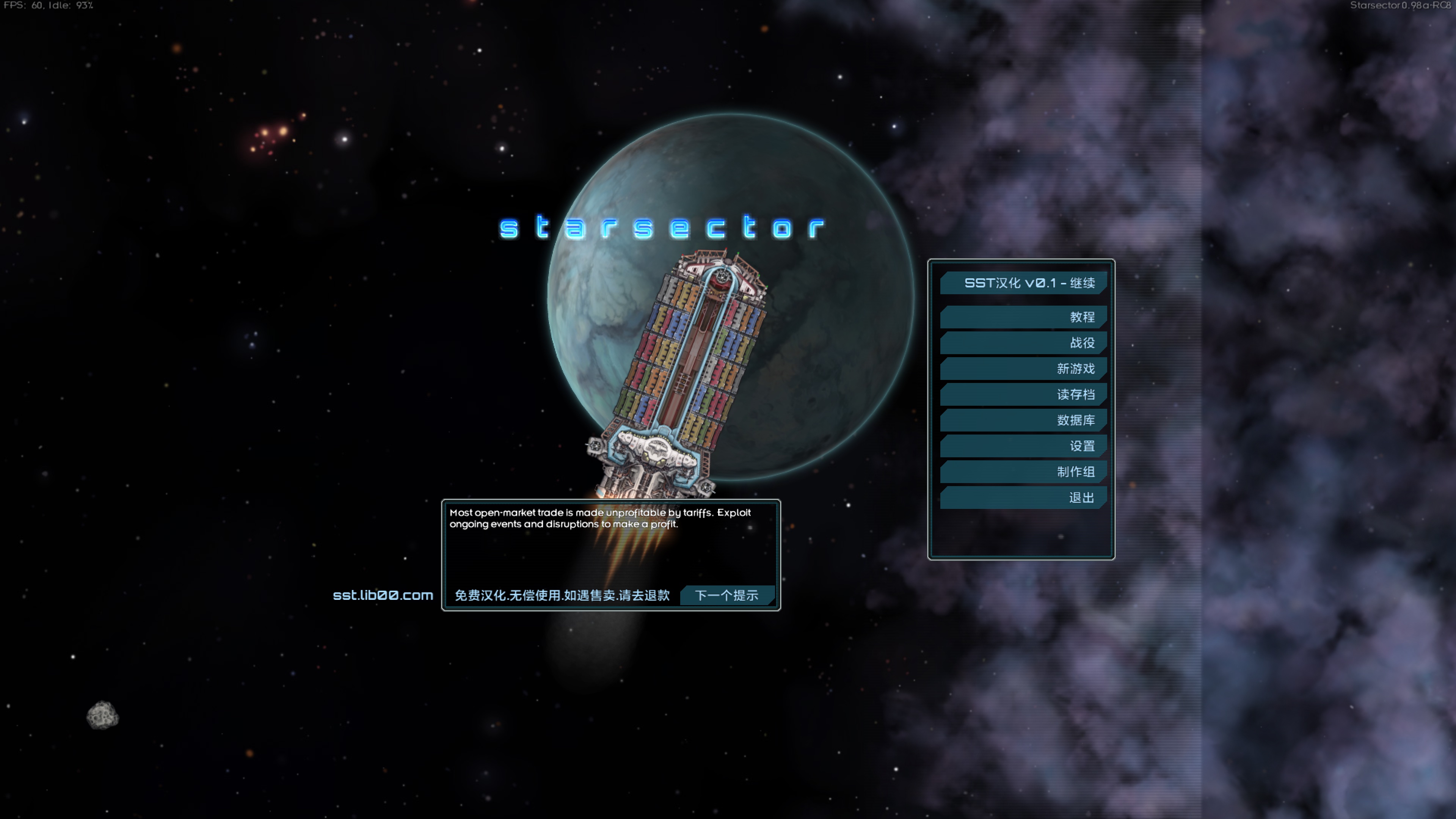Open the 设置 settings menu
The width and height of the screenshot is (1456, 819).
coord(1023,447)
